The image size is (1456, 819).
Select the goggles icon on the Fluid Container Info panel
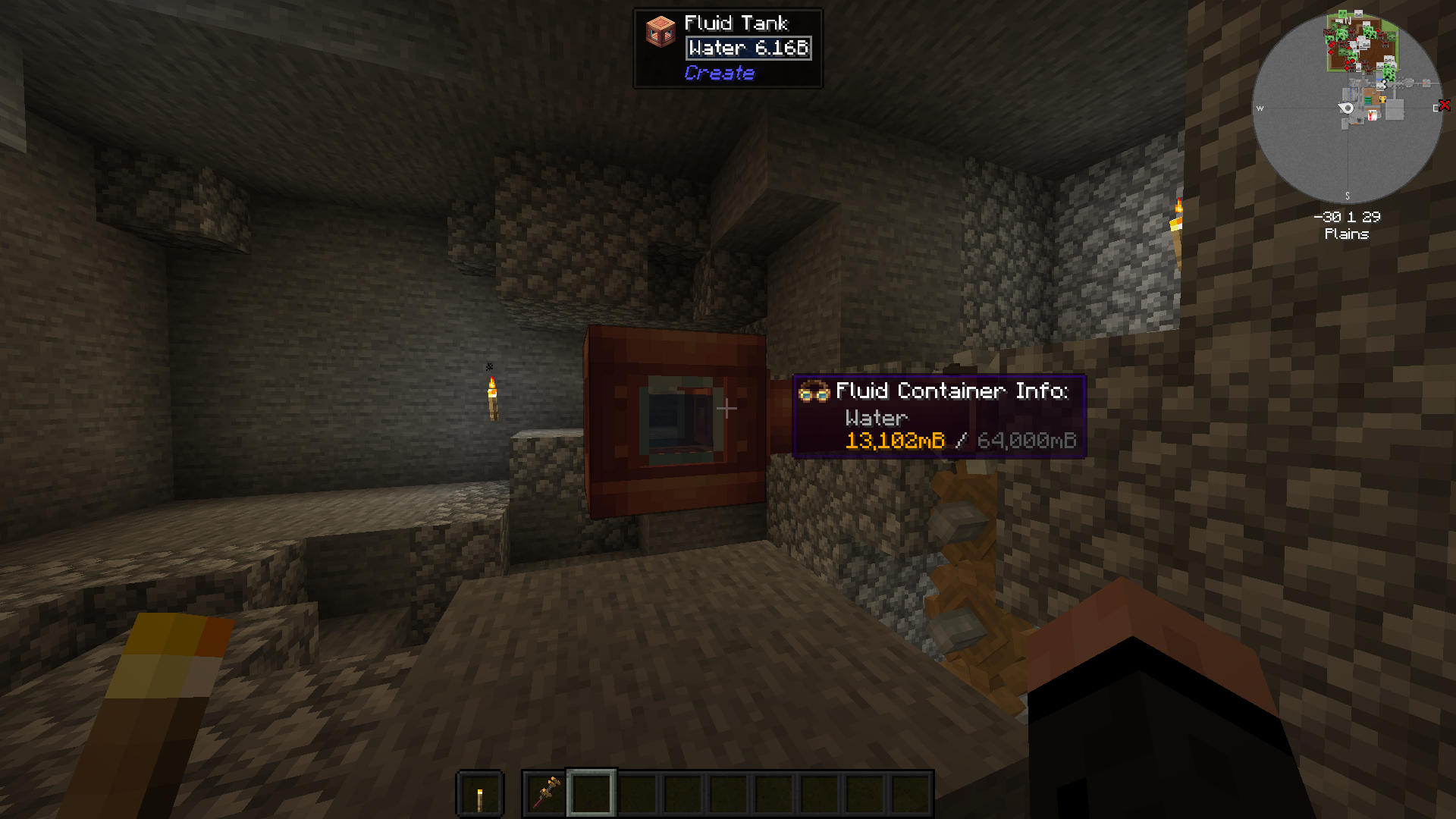click(x=813, y=392)
